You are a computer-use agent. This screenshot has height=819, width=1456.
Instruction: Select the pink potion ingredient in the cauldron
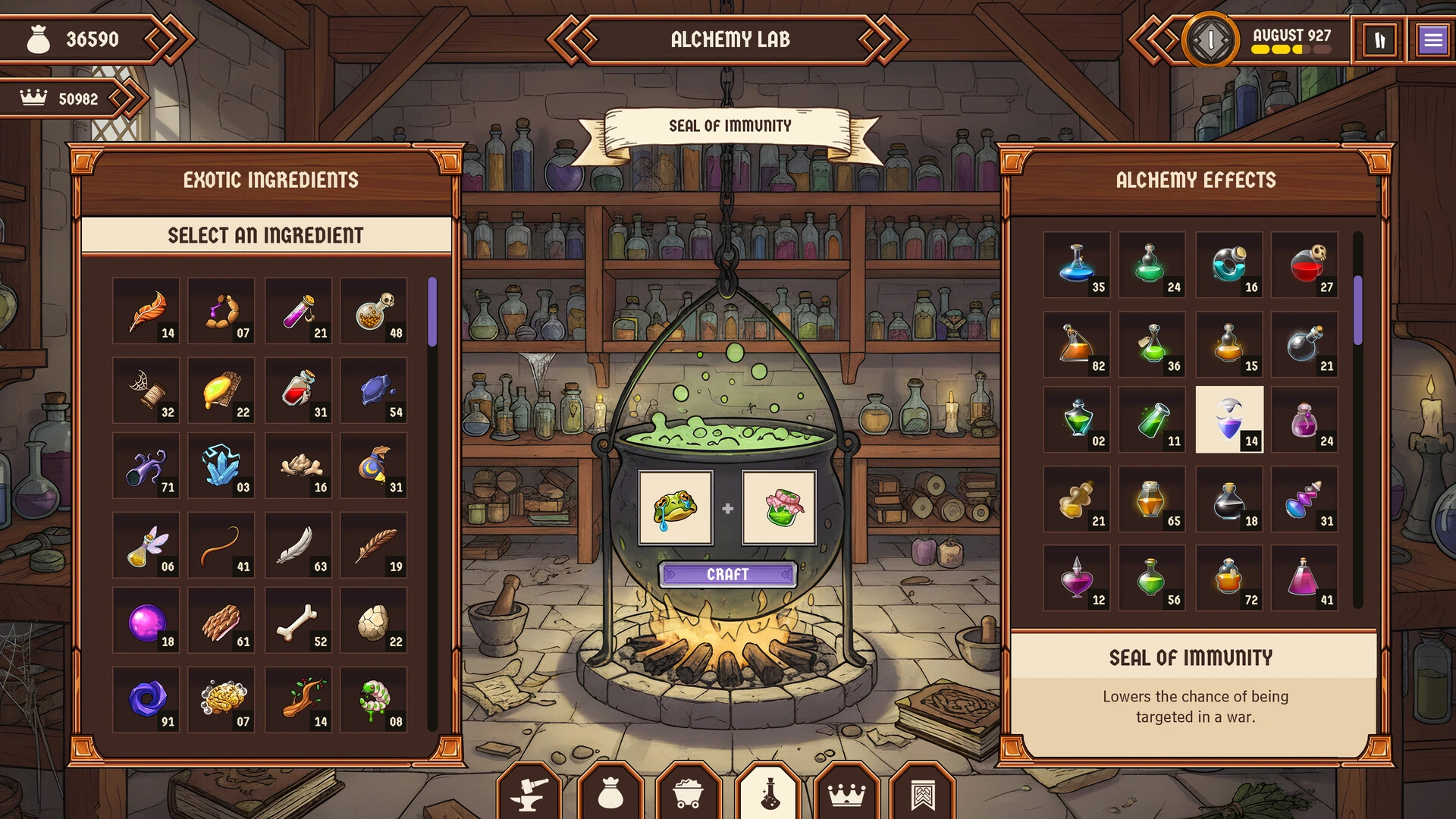778,508
